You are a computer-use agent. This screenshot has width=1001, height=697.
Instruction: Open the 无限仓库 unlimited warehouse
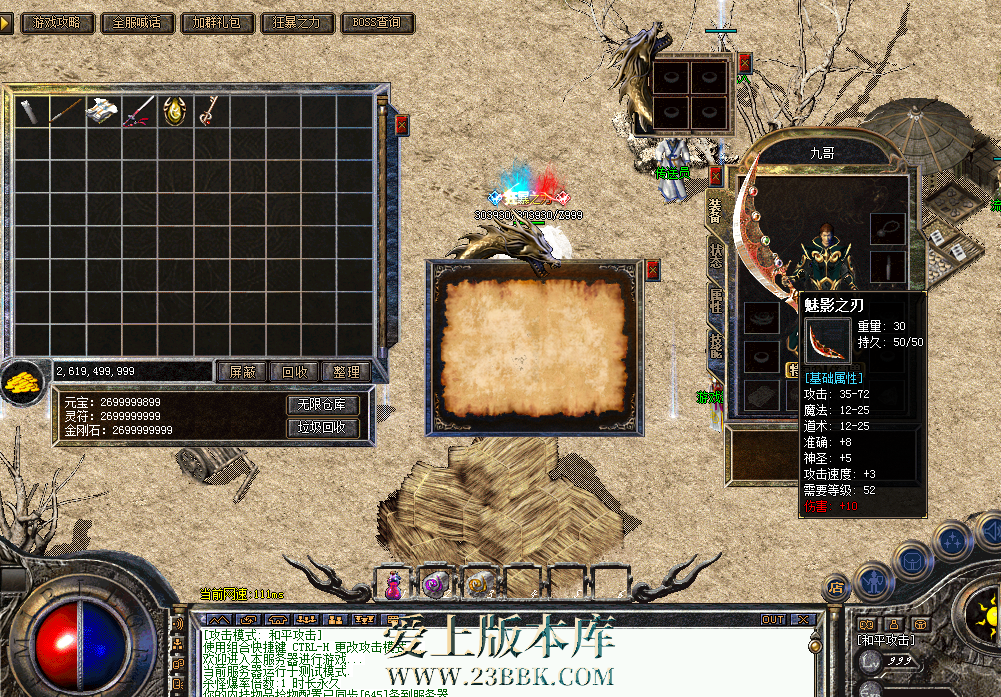pos(322,405)
